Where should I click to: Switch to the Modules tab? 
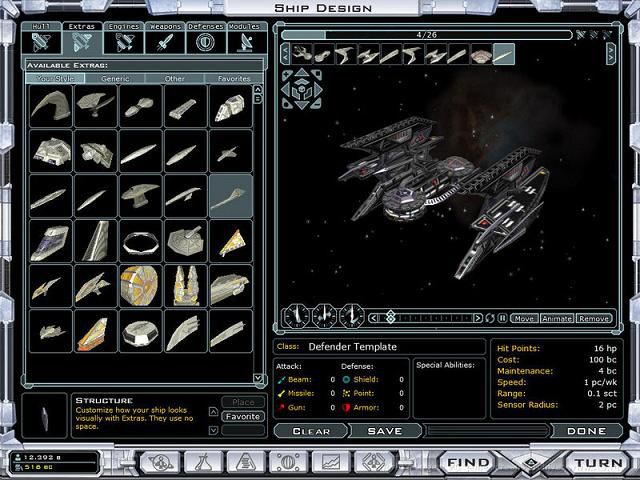[x=243, y=38]
